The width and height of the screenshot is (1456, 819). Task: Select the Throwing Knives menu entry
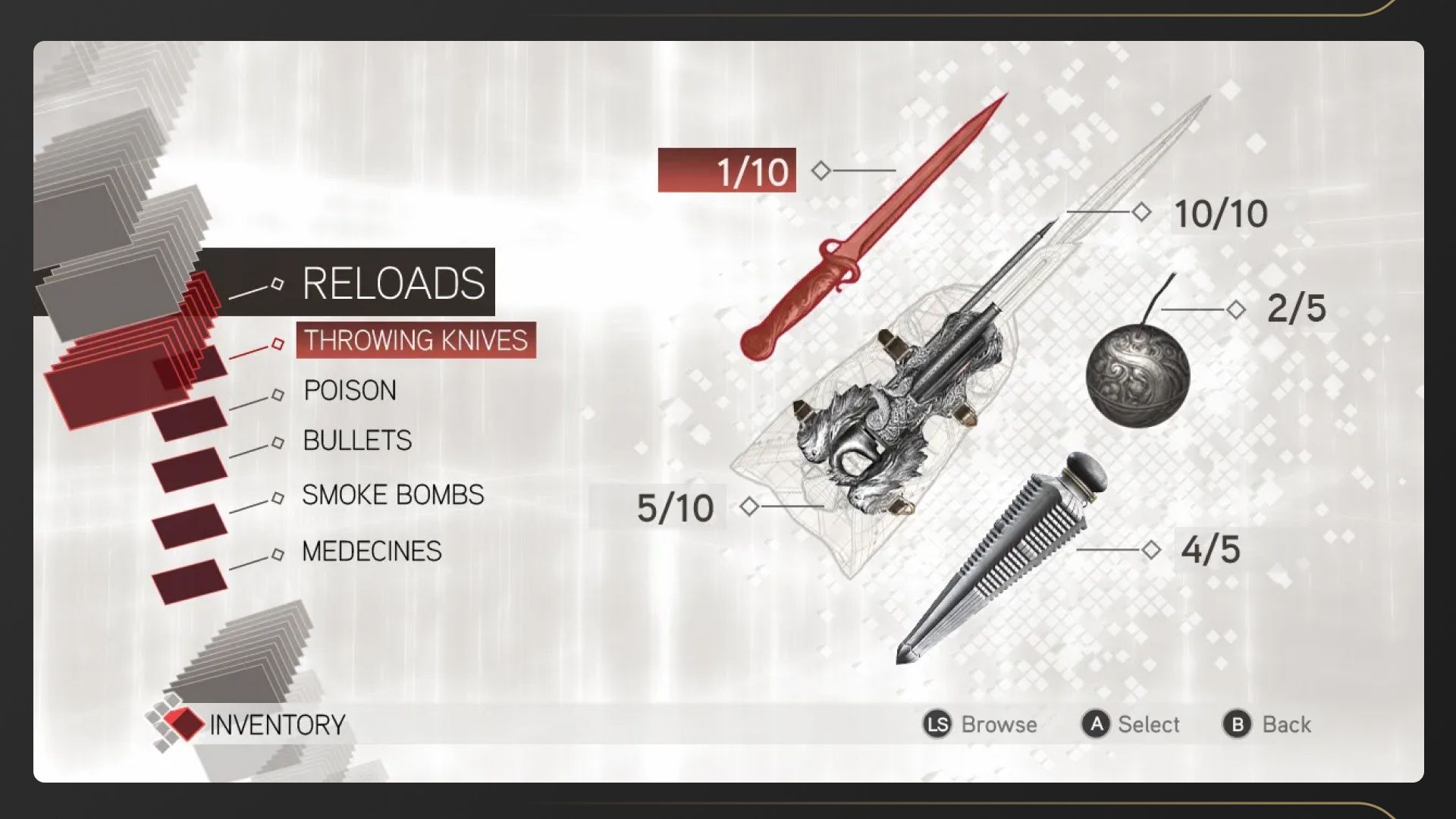[416, 340]
